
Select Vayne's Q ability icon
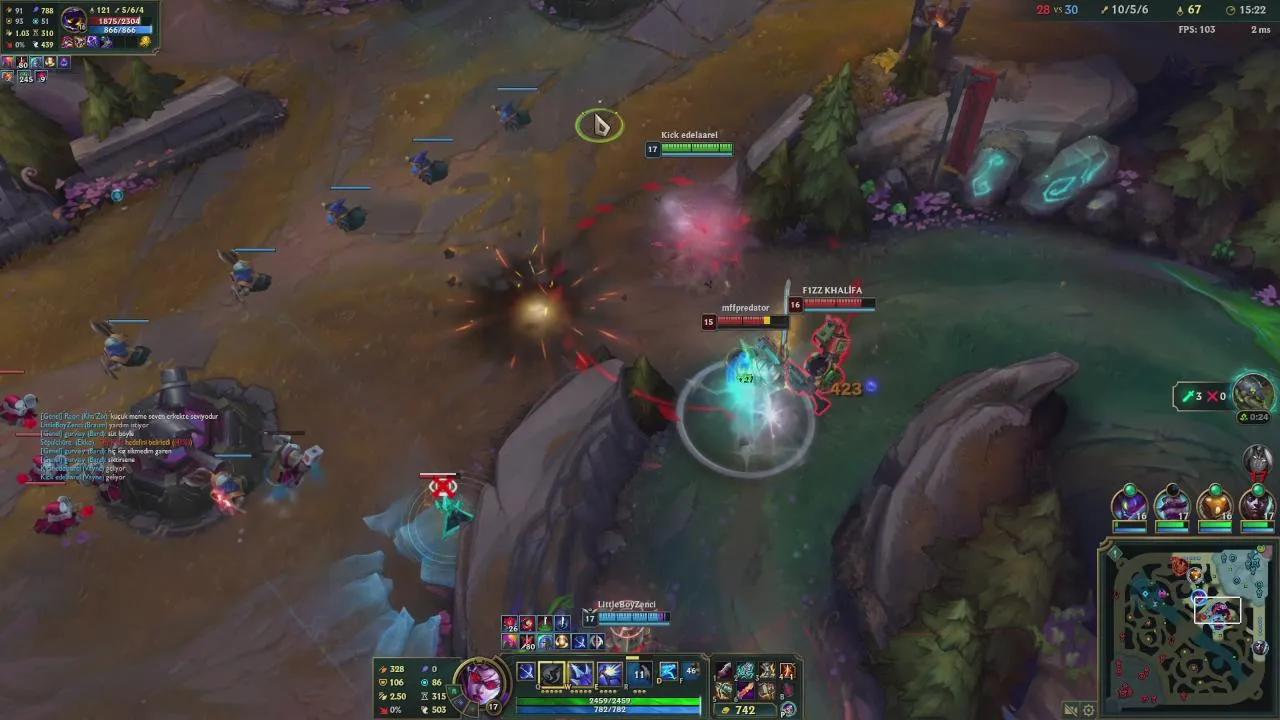click(x=552, y=672)
